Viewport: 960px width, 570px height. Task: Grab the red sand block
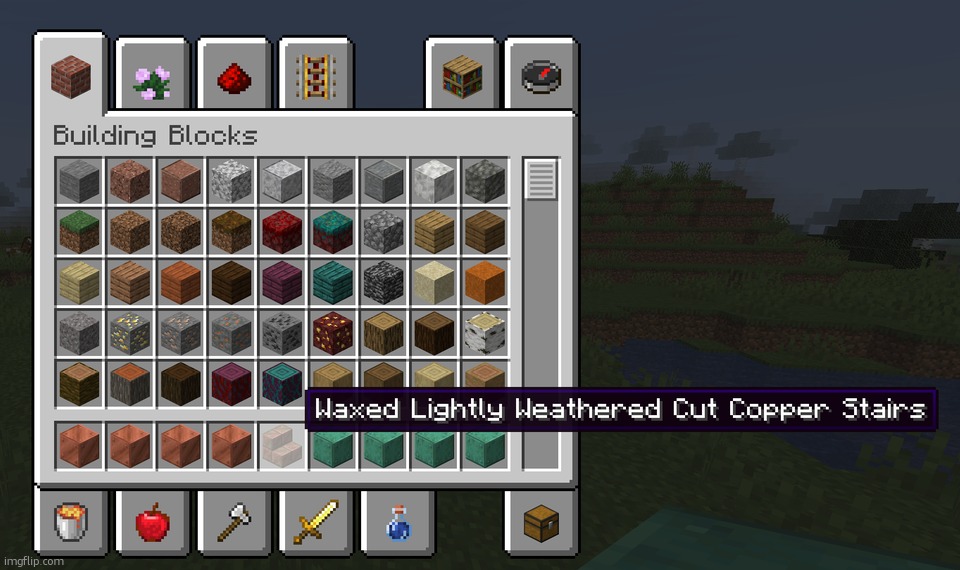(x=485, y=283)
